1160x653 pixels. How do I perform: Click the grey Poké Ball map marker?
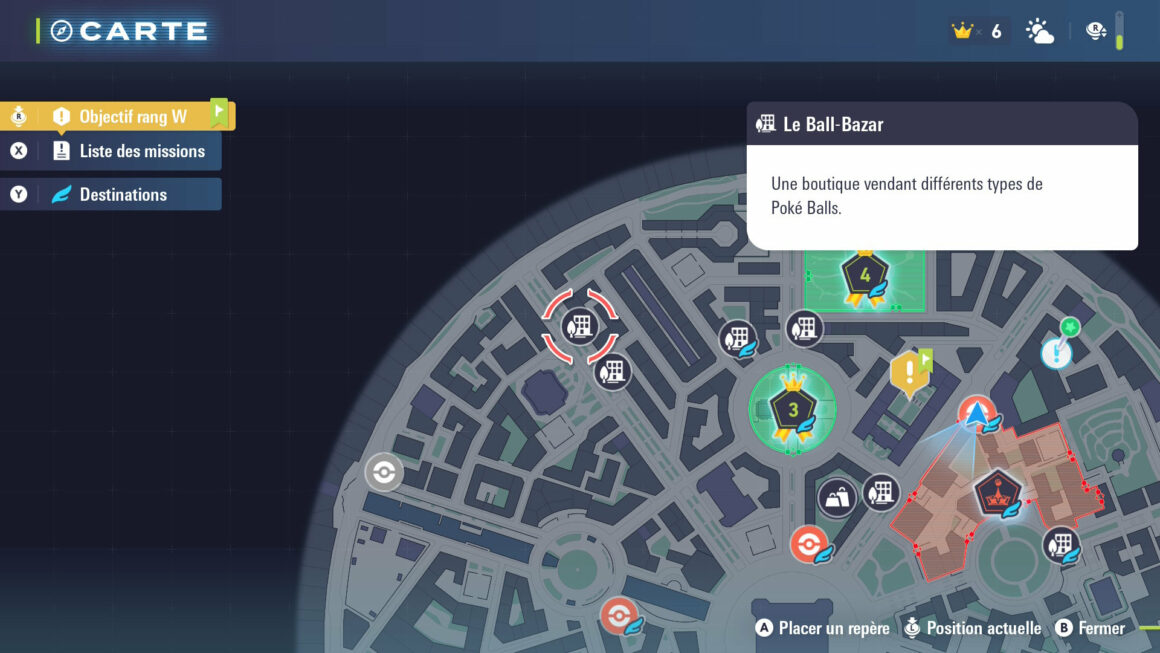click(384, 472)
